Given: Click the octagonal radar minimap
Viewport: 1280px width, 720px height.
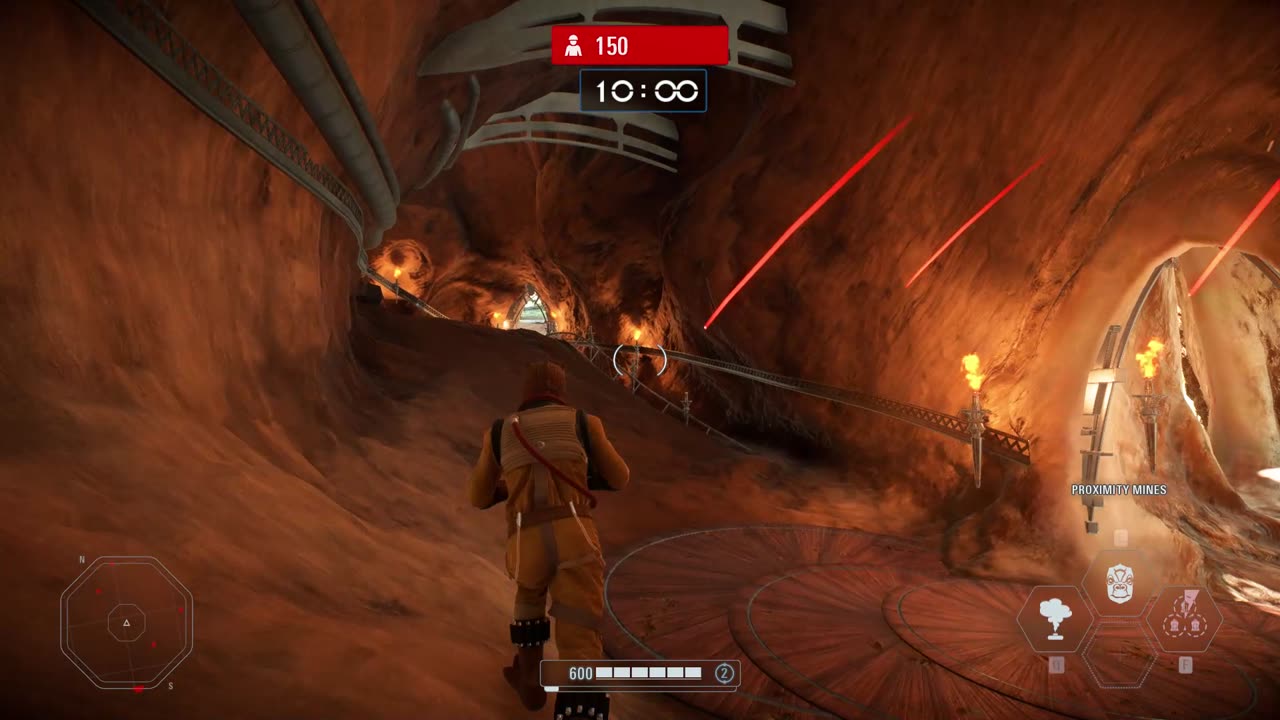Looking at the screenshot, I should [126, 622].
